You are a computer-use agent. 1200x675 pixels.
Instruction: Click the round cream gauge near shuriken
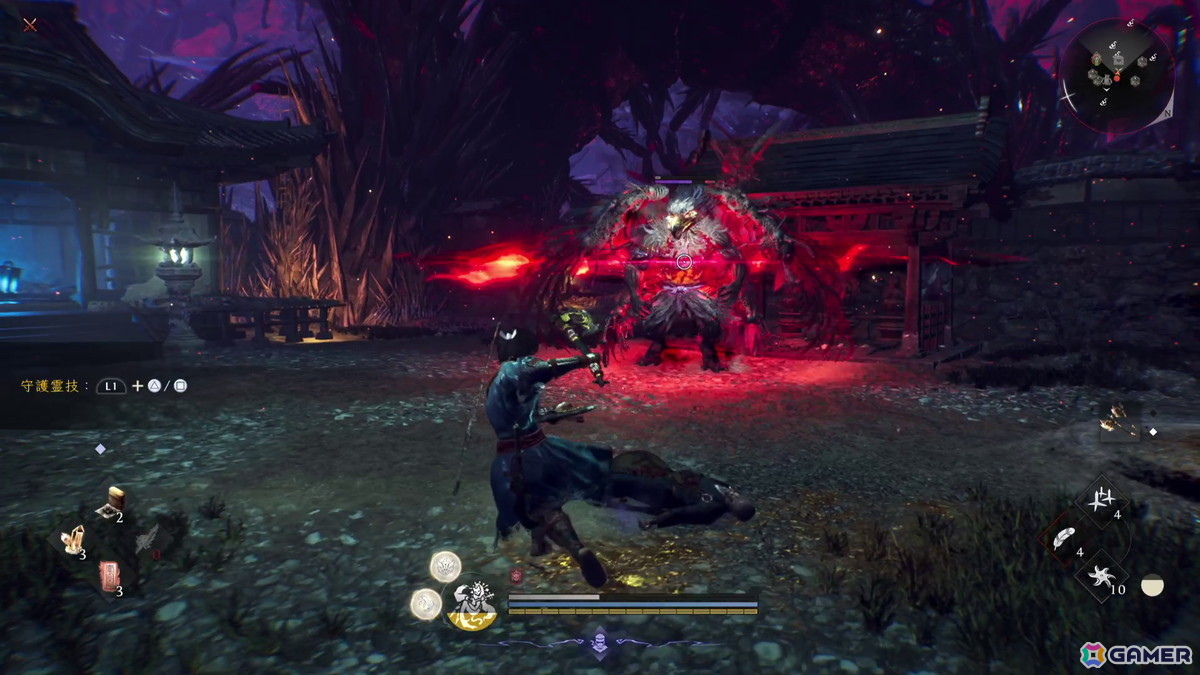(1152, 585)
